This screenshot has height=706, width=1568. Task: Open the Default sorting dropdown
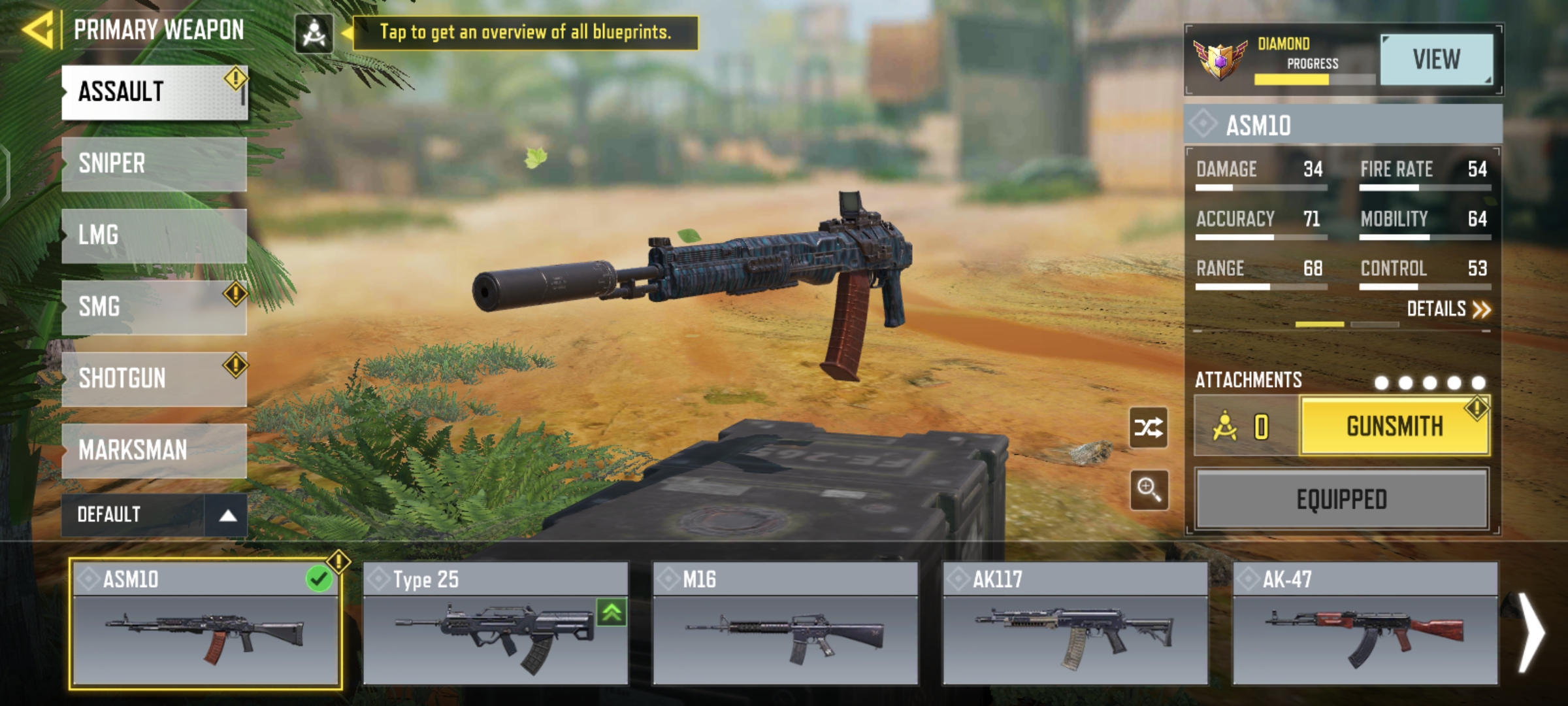point(154,515)
